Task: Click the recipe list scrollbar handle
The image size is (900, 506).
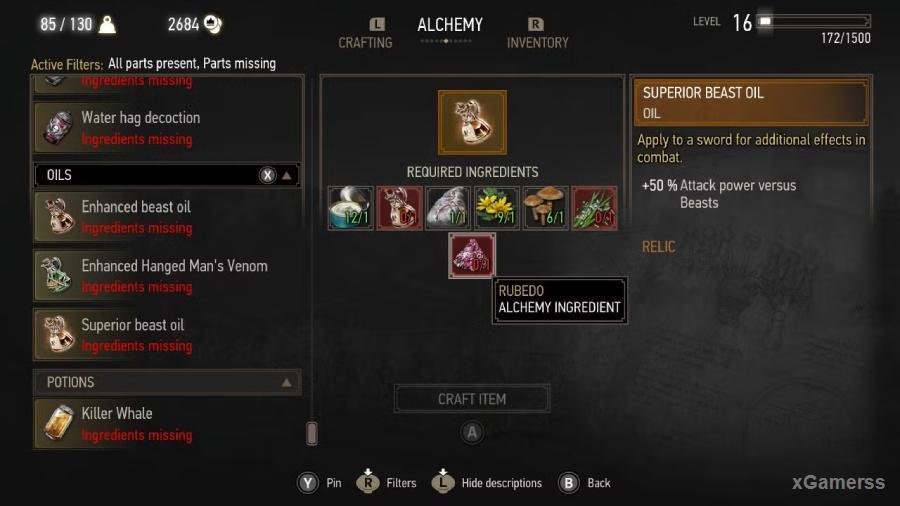Action: coord(311,433)
